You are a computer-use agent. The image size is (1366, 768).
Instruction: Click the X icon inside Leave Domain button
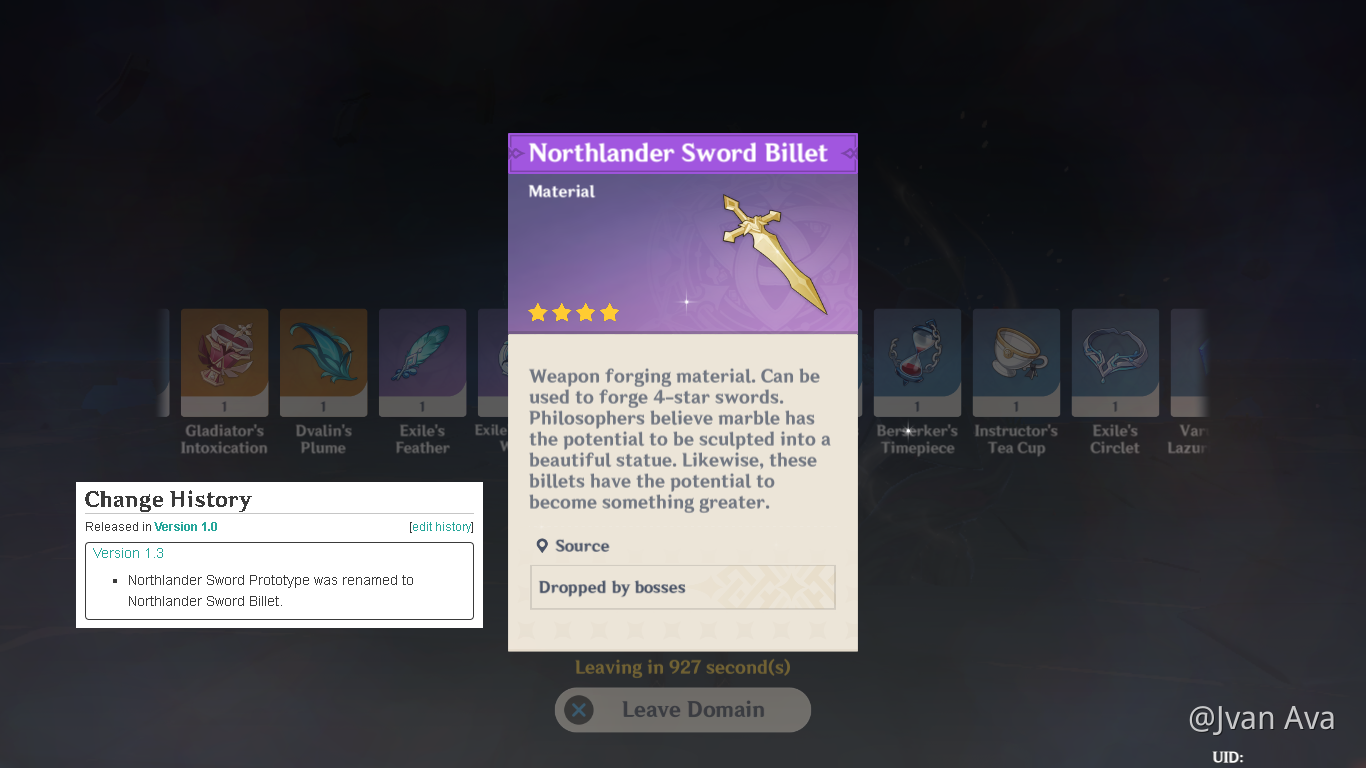coord(579,710)
